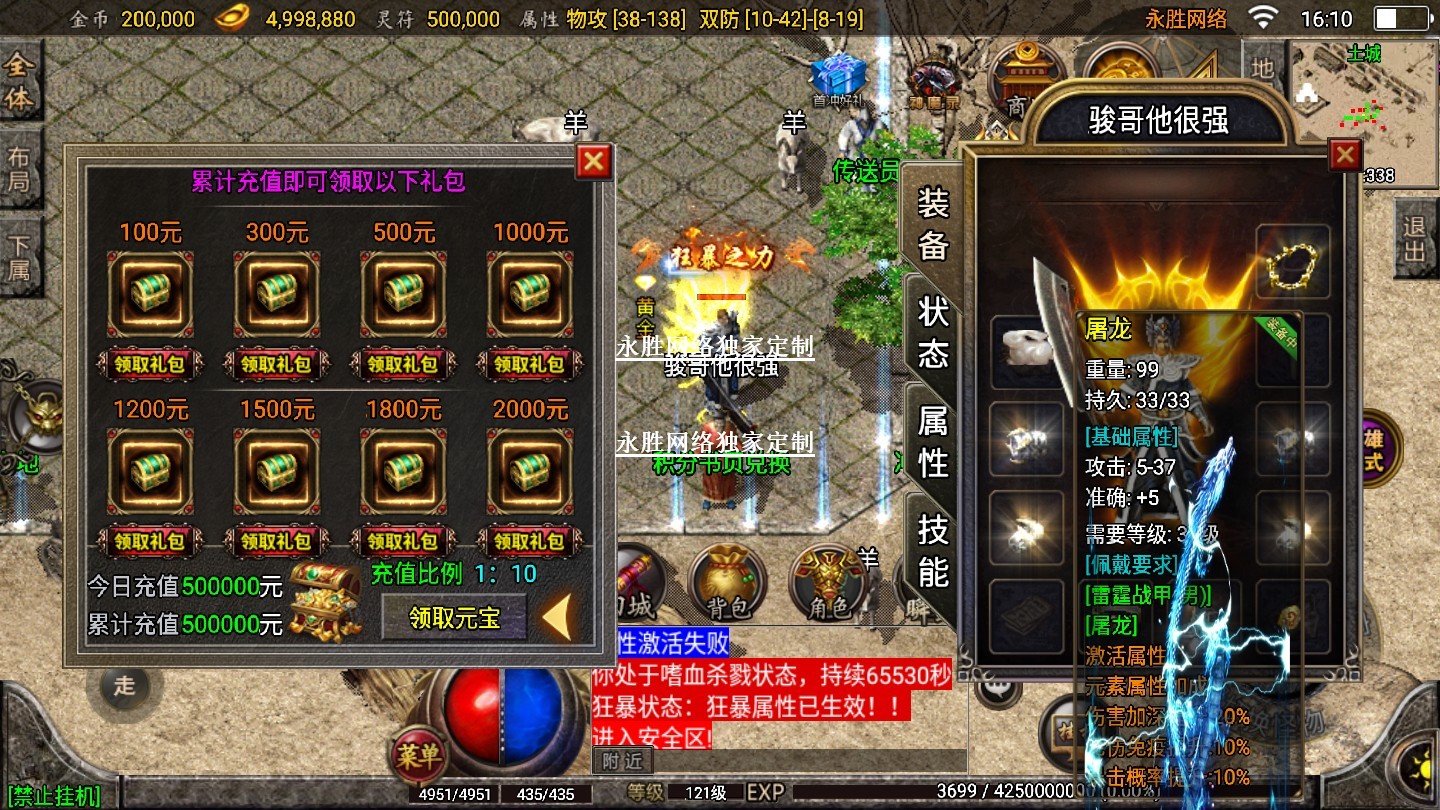The height and width of the screenshot is (810, 1440).
Task: Open the 菜单 menu button
Action: click(x=418, y=756)
